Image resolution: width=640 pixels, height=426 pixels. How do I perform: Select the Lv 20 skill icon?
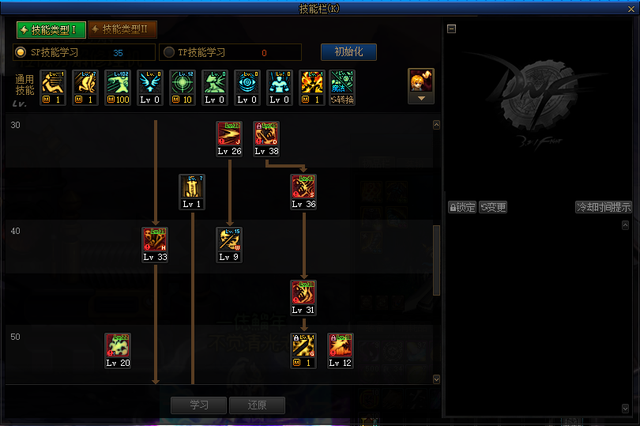pos(118,346)
